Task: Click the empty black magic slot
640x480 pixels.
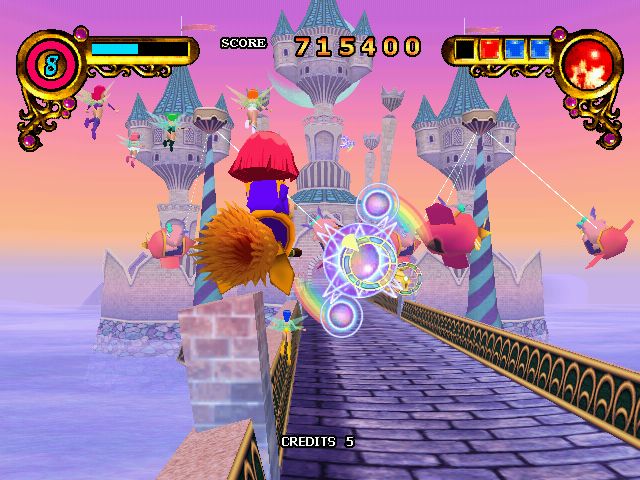Action: tap(465, 48)
